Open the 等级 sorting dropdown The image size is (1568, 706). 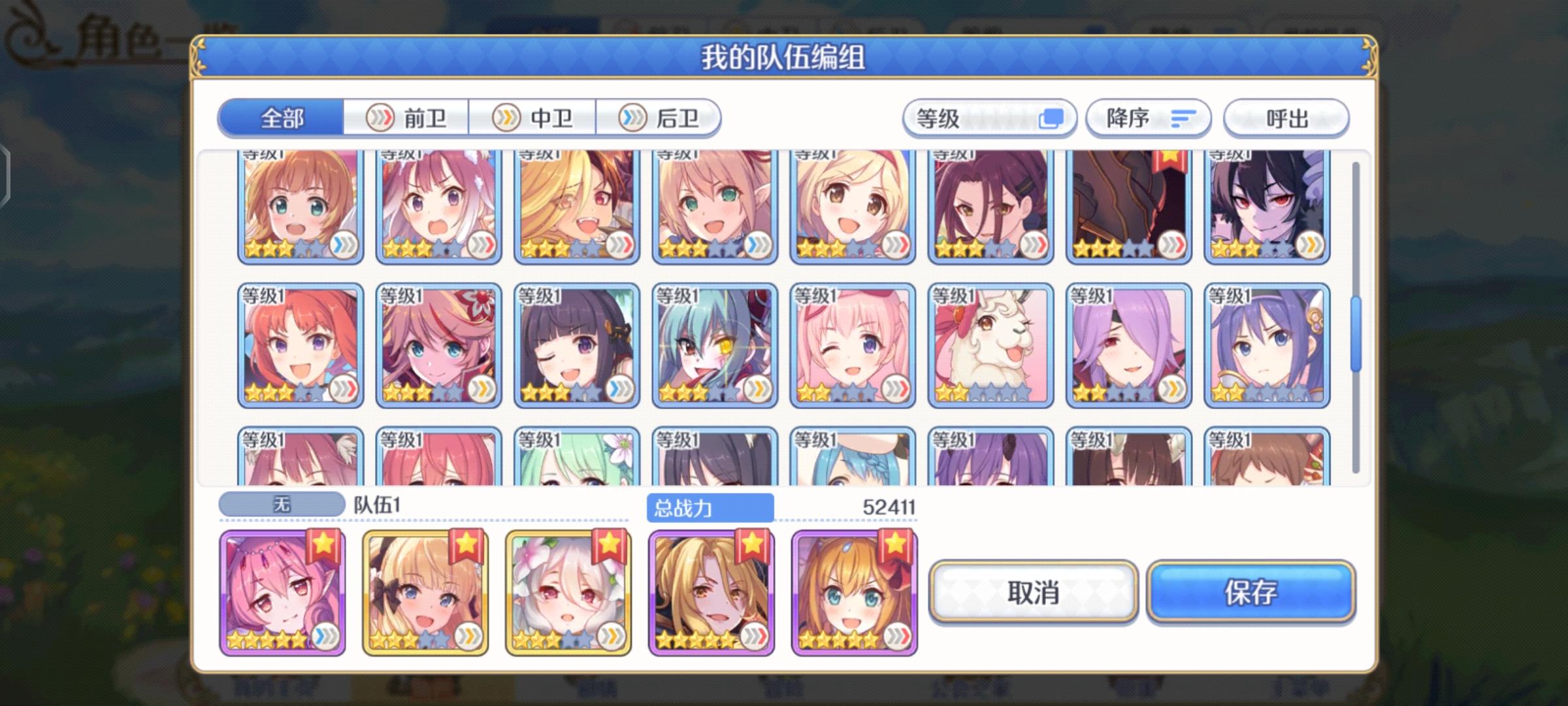[987, 118]
